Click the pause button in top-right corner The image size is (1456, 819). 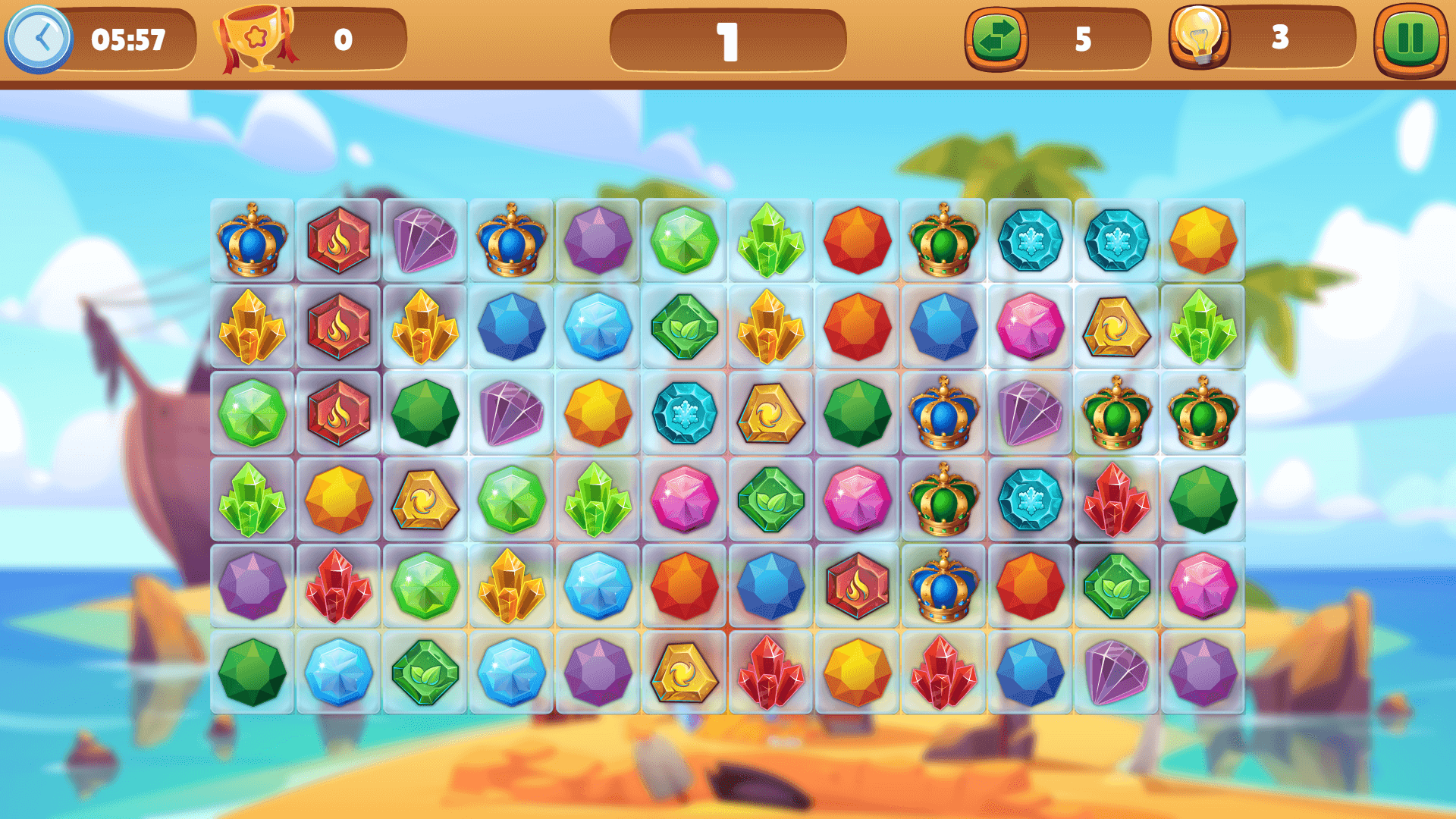point(1412,36)
